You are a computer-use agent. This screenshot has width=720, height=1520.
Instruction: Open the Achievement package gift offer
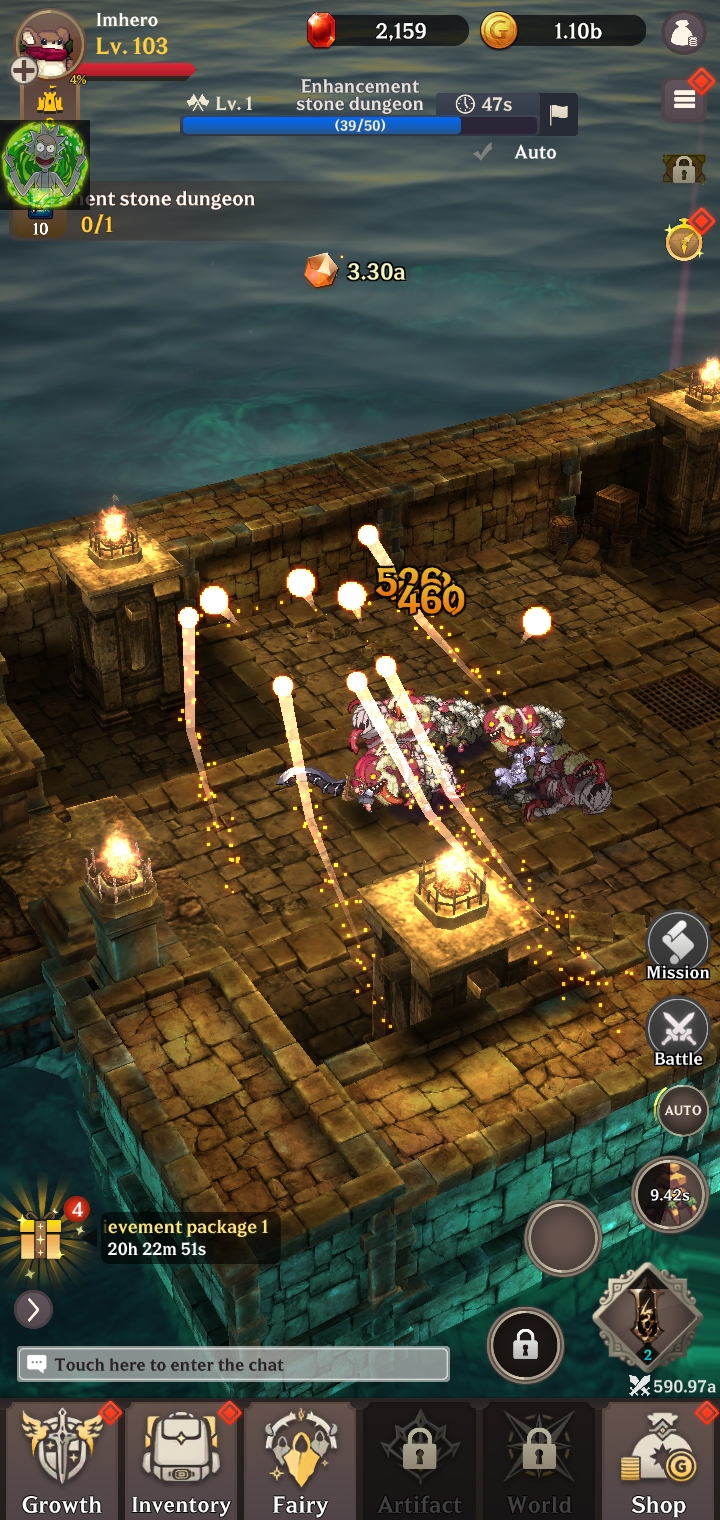tap(42, 1237)
